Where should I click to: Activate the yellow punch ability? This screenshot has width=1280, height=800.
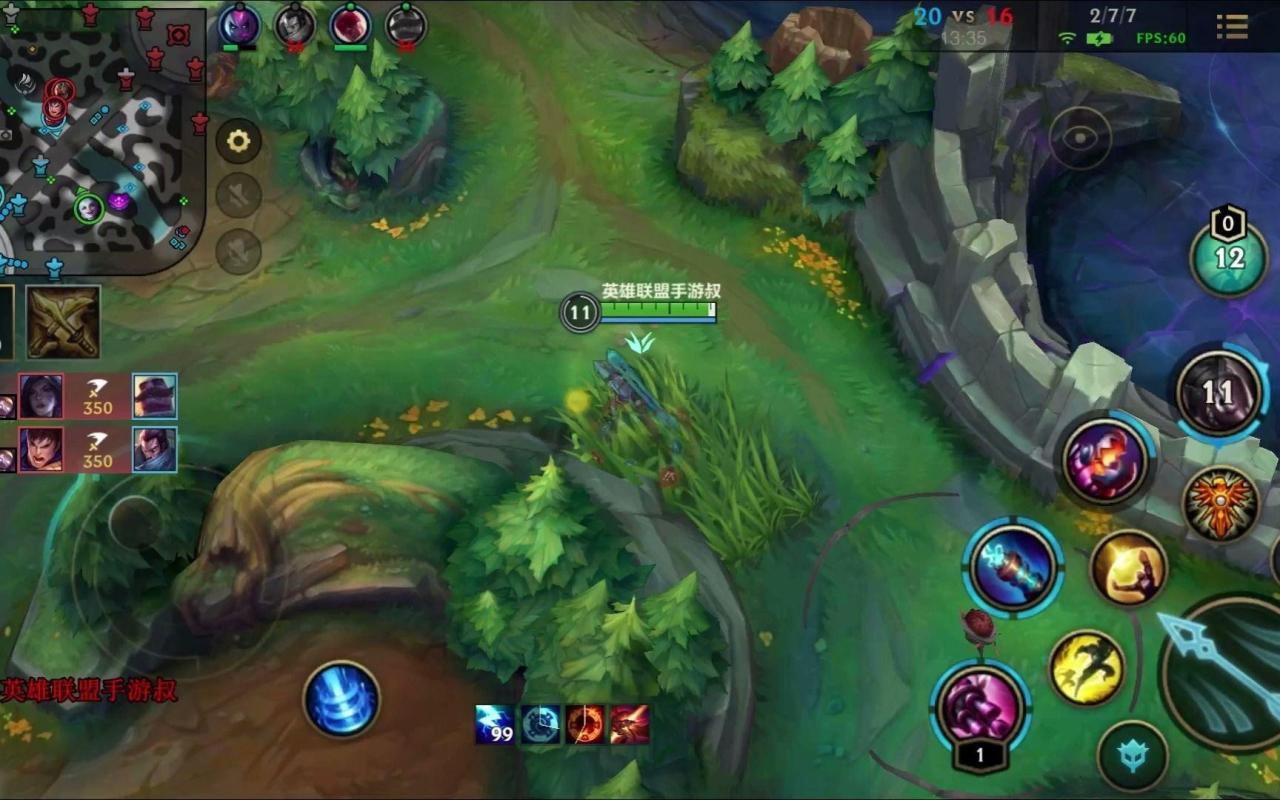pyautogui.click(x=1128, y=568)
